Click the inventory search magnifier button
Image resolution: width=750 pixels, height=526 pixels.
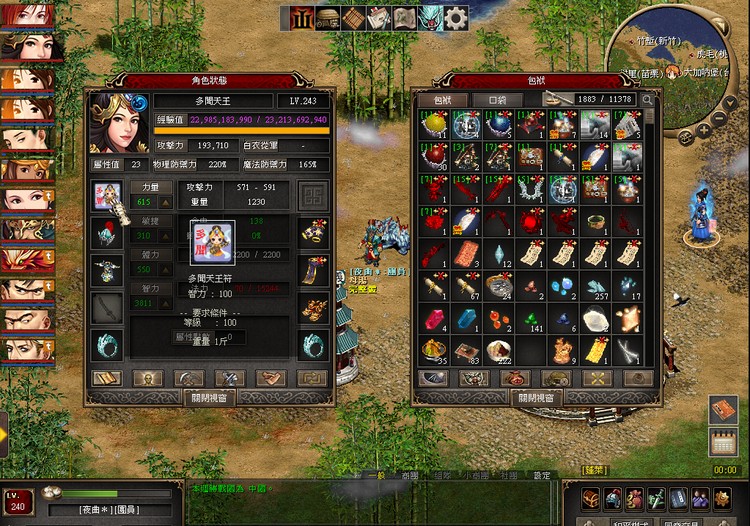(x=647, y=100)
